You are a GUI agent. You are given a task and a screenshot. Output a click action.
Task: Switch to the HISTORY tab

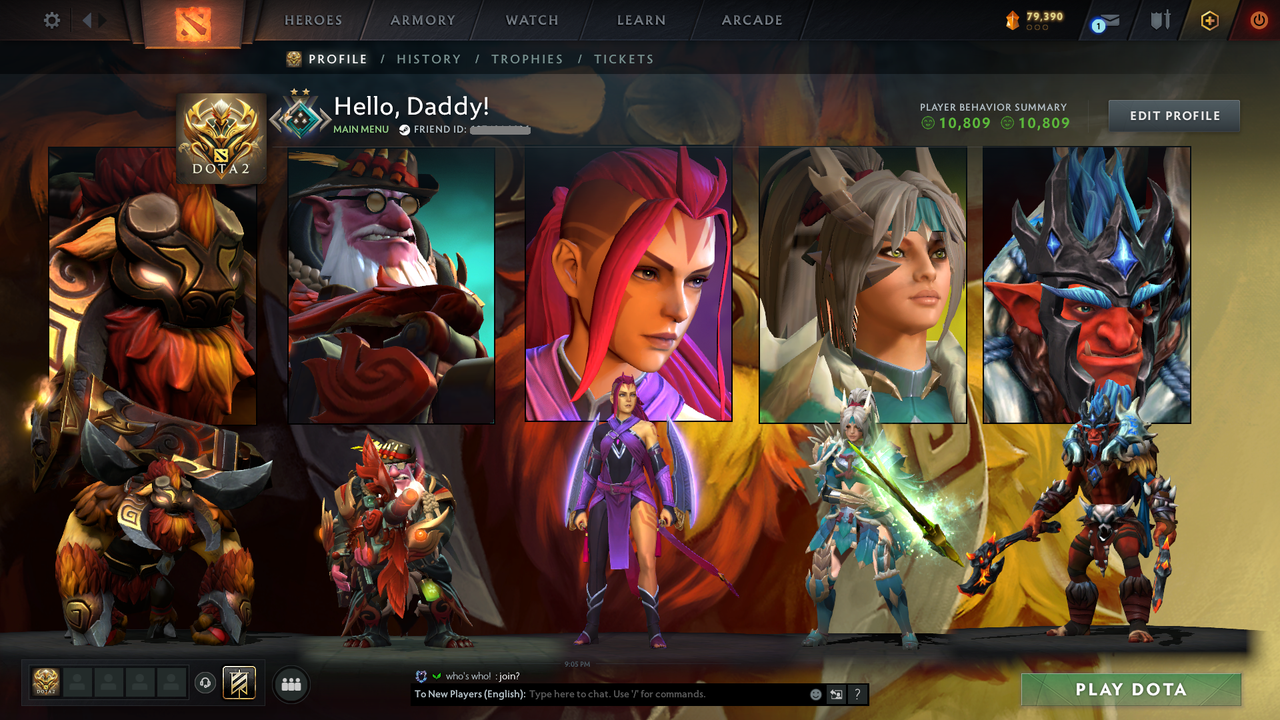[429, 59]
